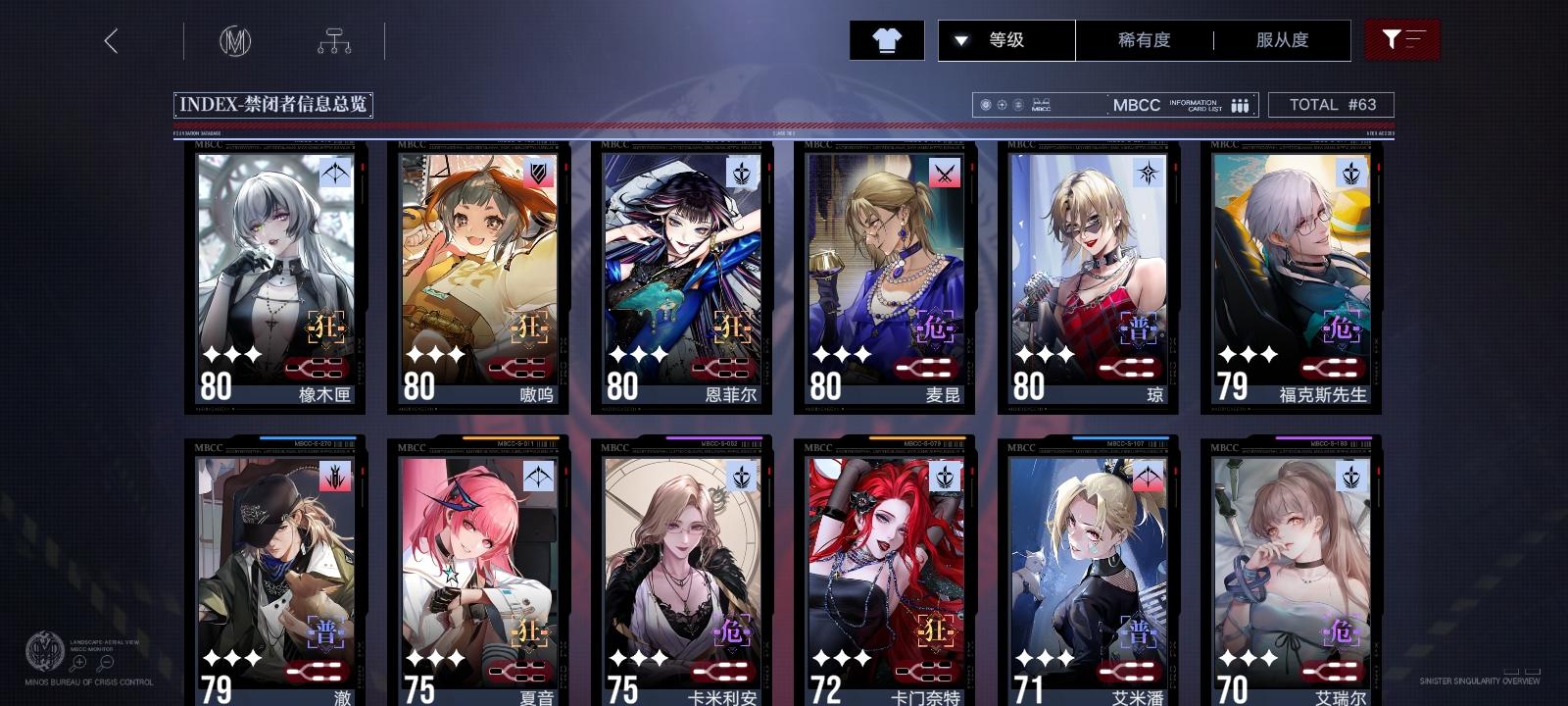1568x706 pixels.
Task: Click the card list grid icon beside INFORMATION CARD LIST
Action: pos(1240,105)
